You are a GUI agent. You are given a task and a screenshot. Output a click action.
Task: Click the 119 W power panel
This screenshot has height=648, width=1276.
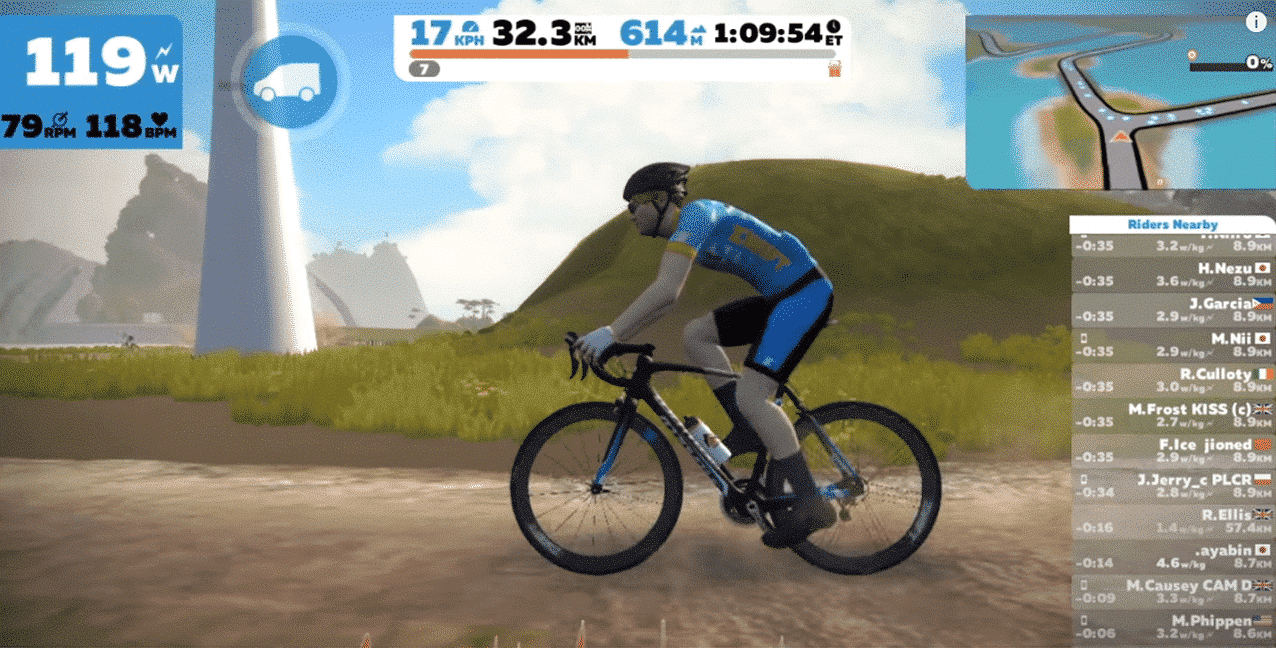click(x=91, y=82)
